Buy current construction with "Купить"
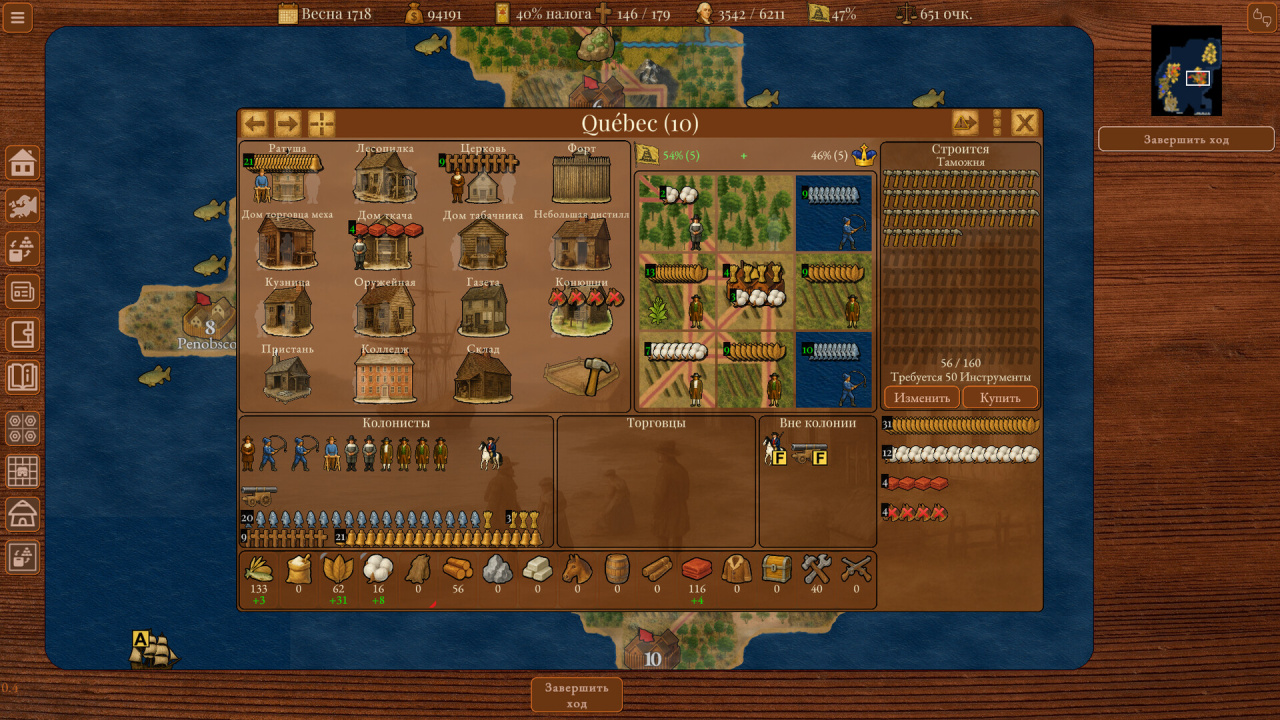The height and width of the screenshot is (720, 1280). tap(1000, 397)
